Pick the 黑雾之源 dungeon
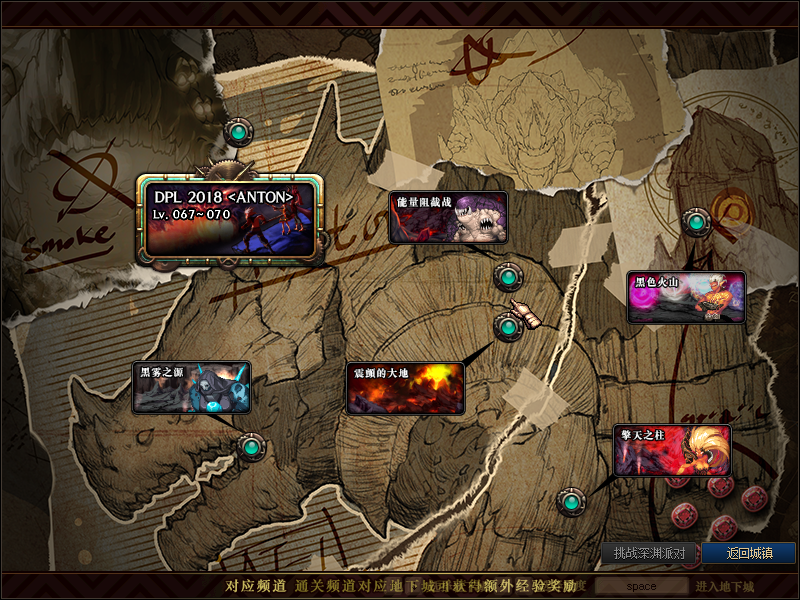This screenshot has width=800, height=600. point(191,388)
